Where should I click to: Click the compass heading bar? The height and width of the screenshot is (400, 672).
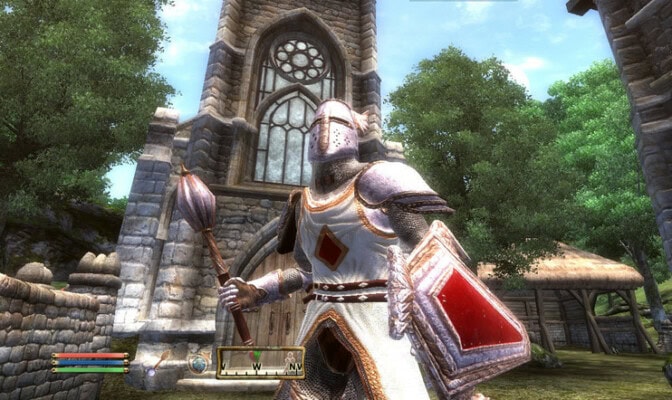(x=260, y=363)
